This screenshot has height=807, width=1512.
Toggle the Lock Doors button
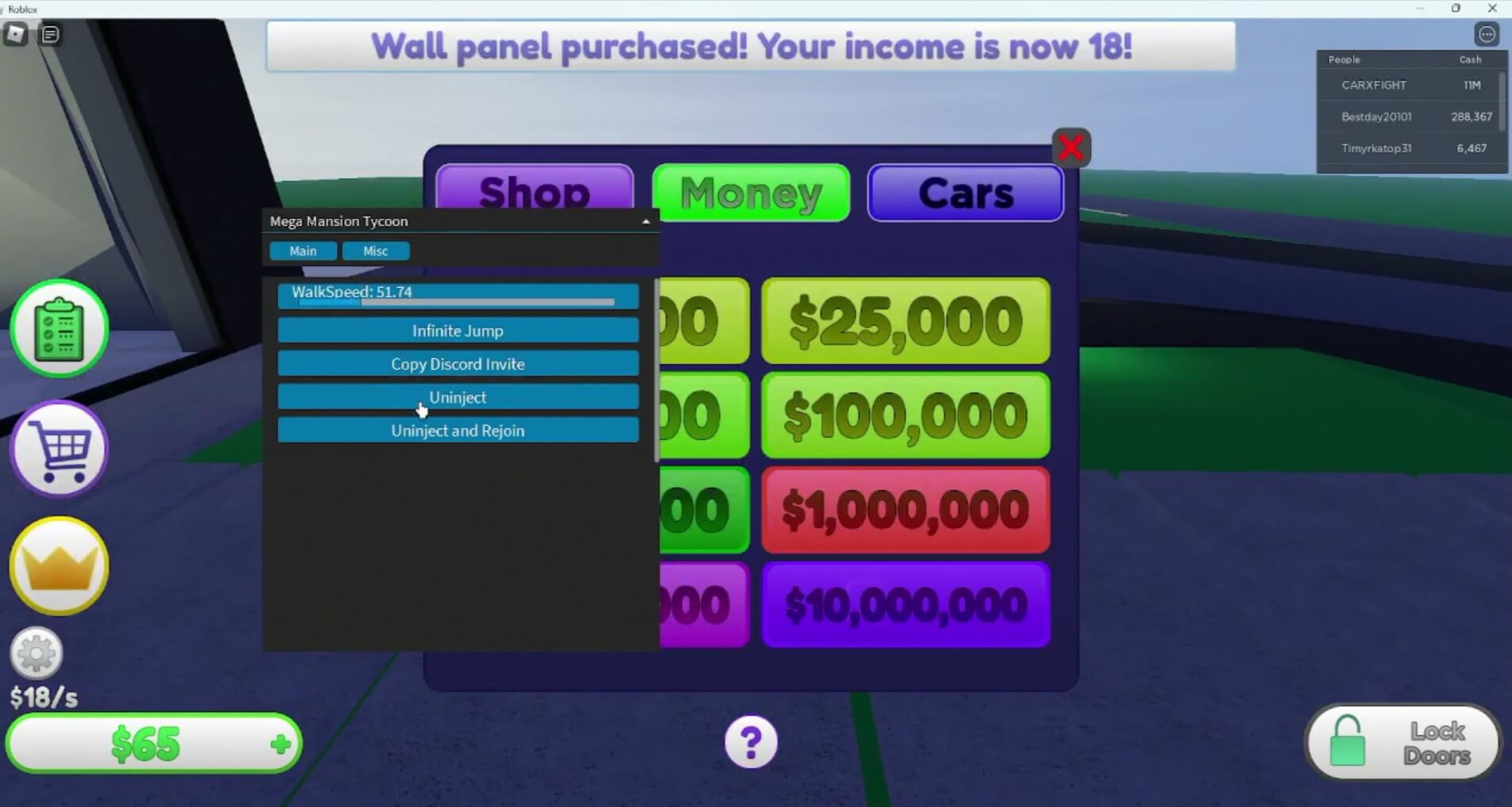pyautogui.click(x=1403, y=742)
